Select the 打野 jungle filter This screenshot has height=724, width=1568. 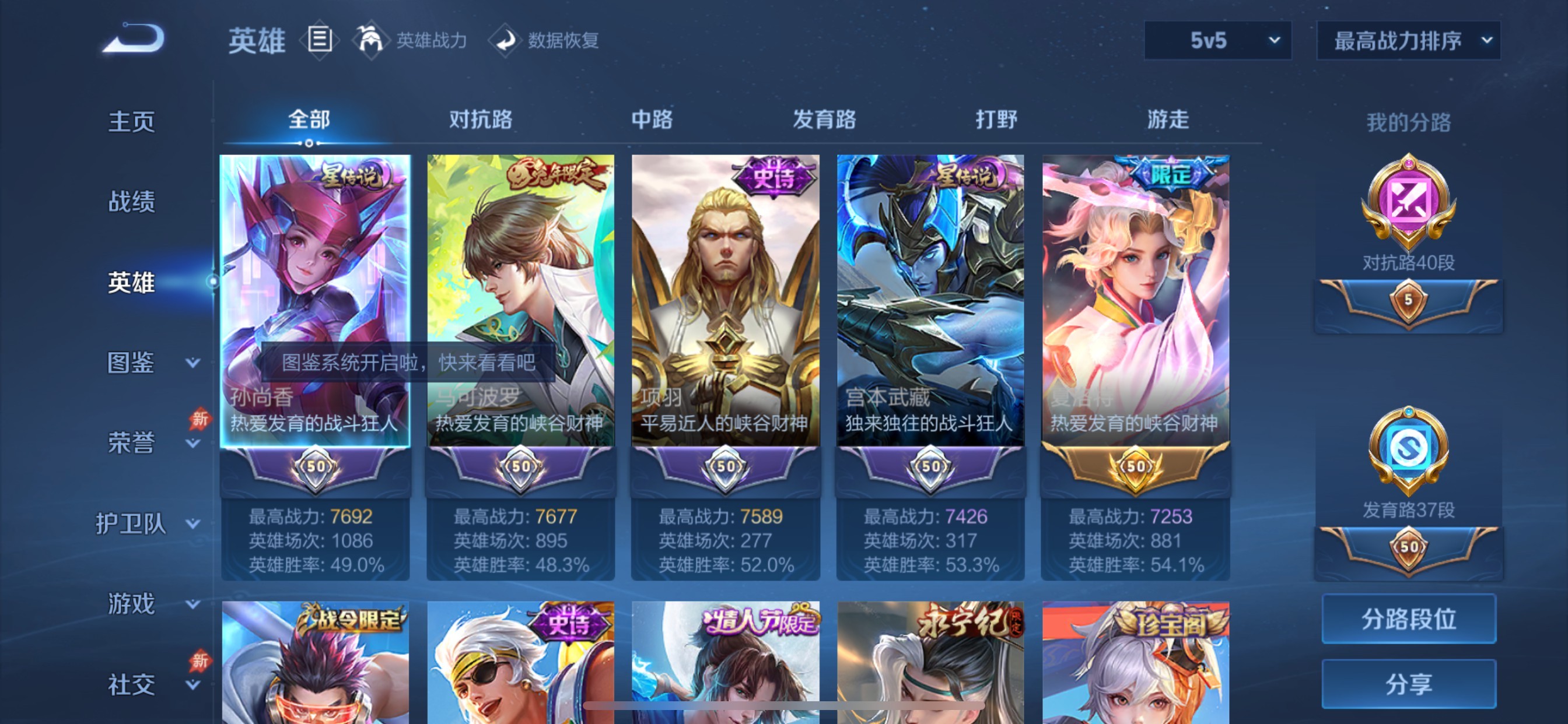(999, 121)
